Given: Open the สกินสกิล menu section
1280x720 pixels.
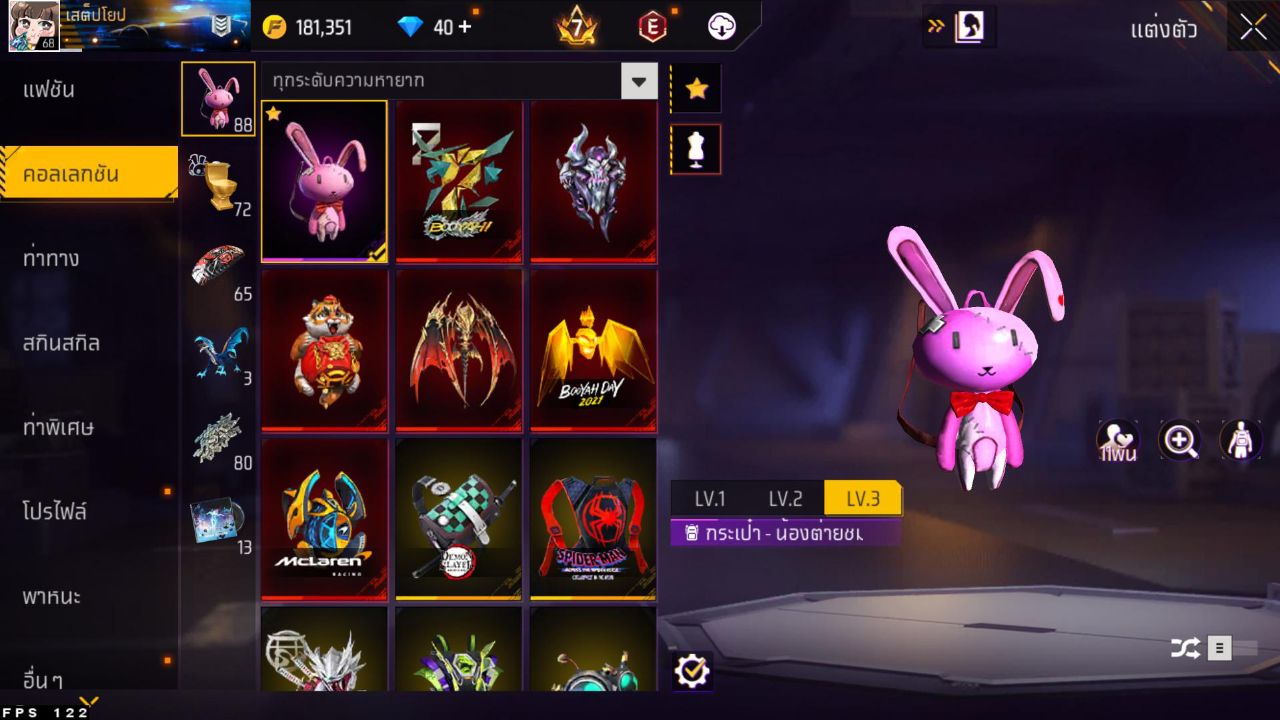Looking at the screenshot, I should [62, 343].
